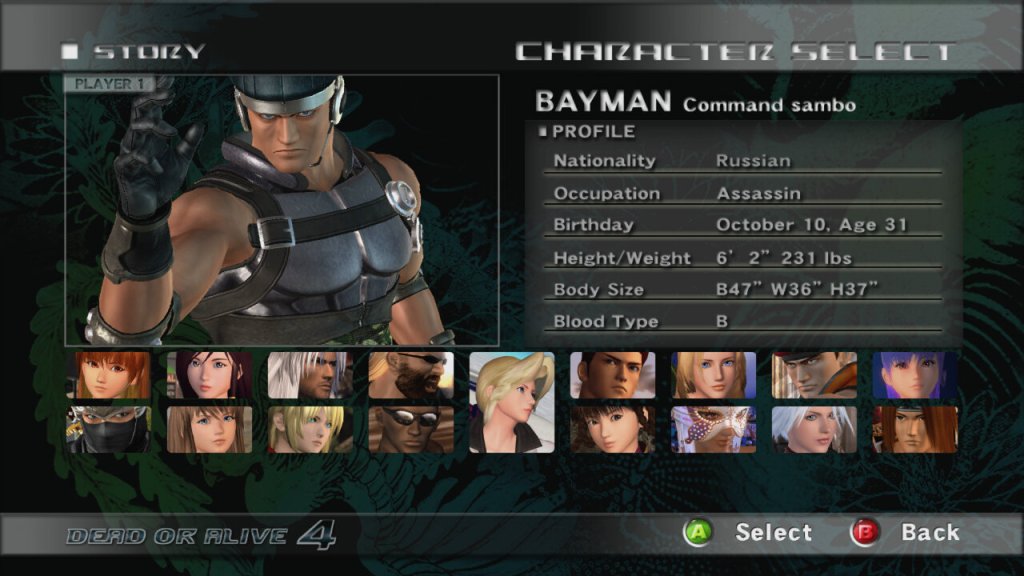Screen dimensions: 1024x576
Task: Select the bearded man with sunglasses portrait
Action: coord(411,375)
